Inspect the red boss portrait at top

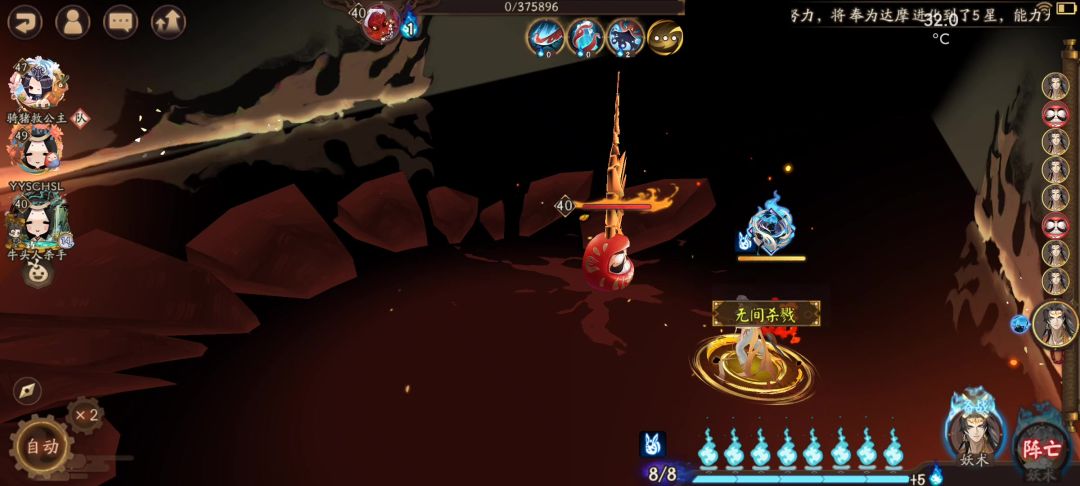(x=381, y=23)
